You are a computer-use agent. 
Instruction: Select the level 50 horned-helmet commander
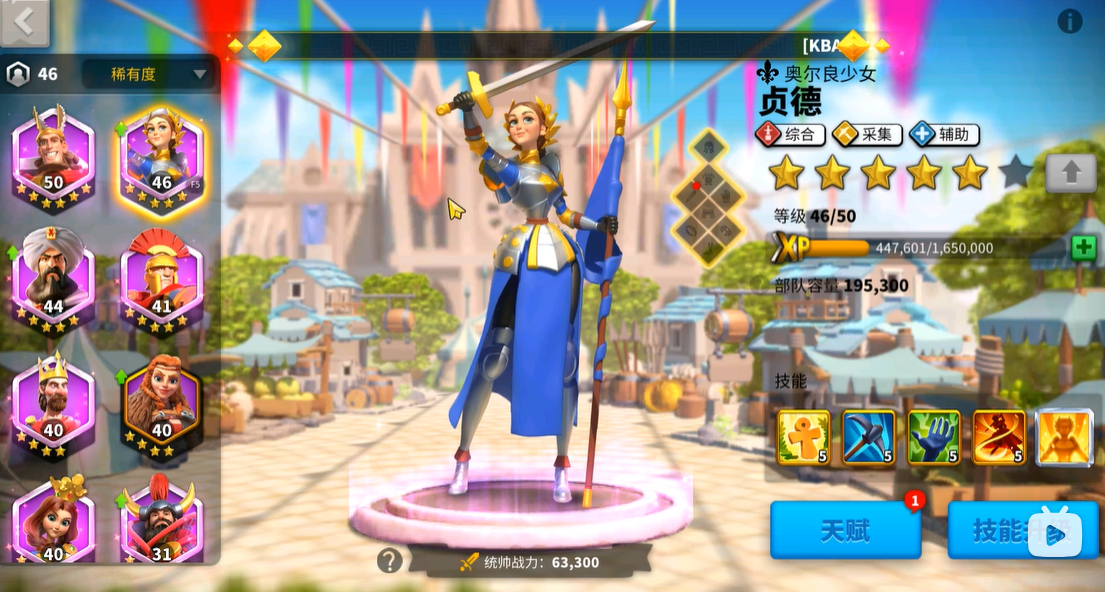(53, 153)
